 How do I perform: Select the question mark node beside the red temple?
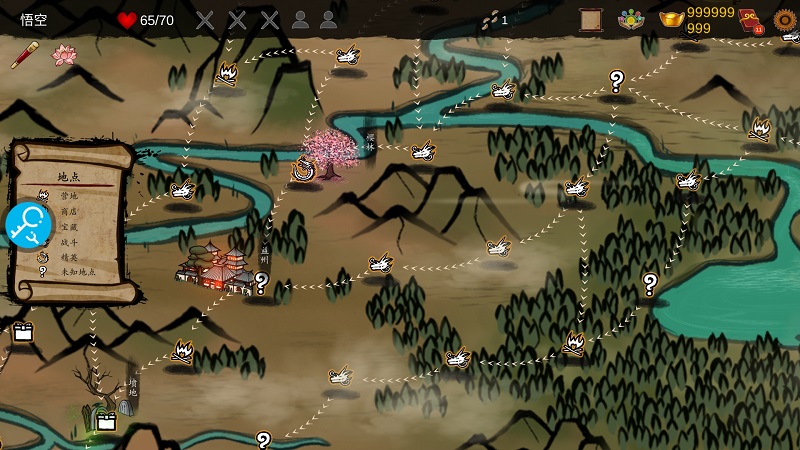point(262,283)
